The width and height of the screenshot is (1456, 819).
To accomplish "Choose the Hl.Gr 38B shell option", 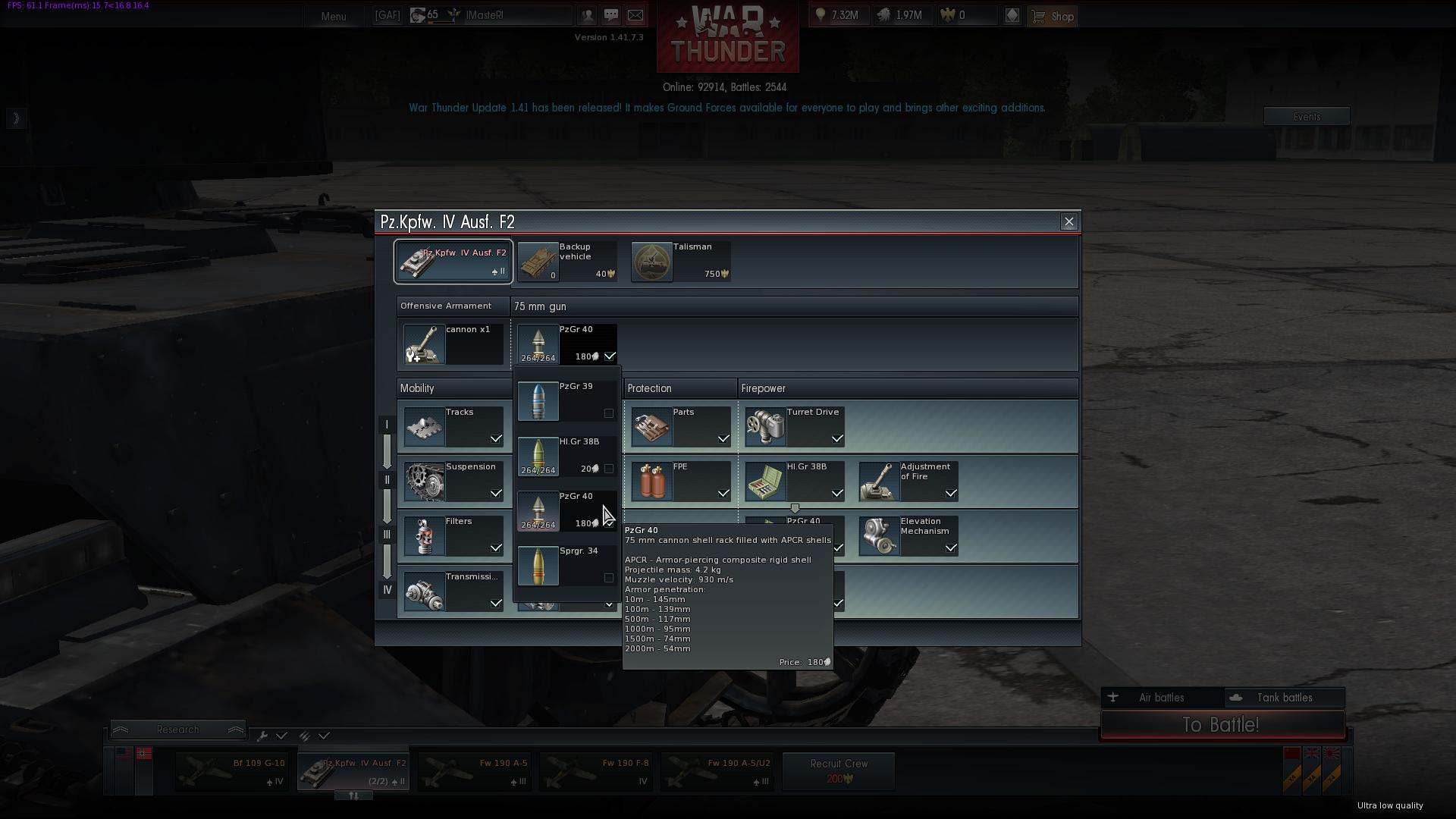I will click(x=566, y=456).
